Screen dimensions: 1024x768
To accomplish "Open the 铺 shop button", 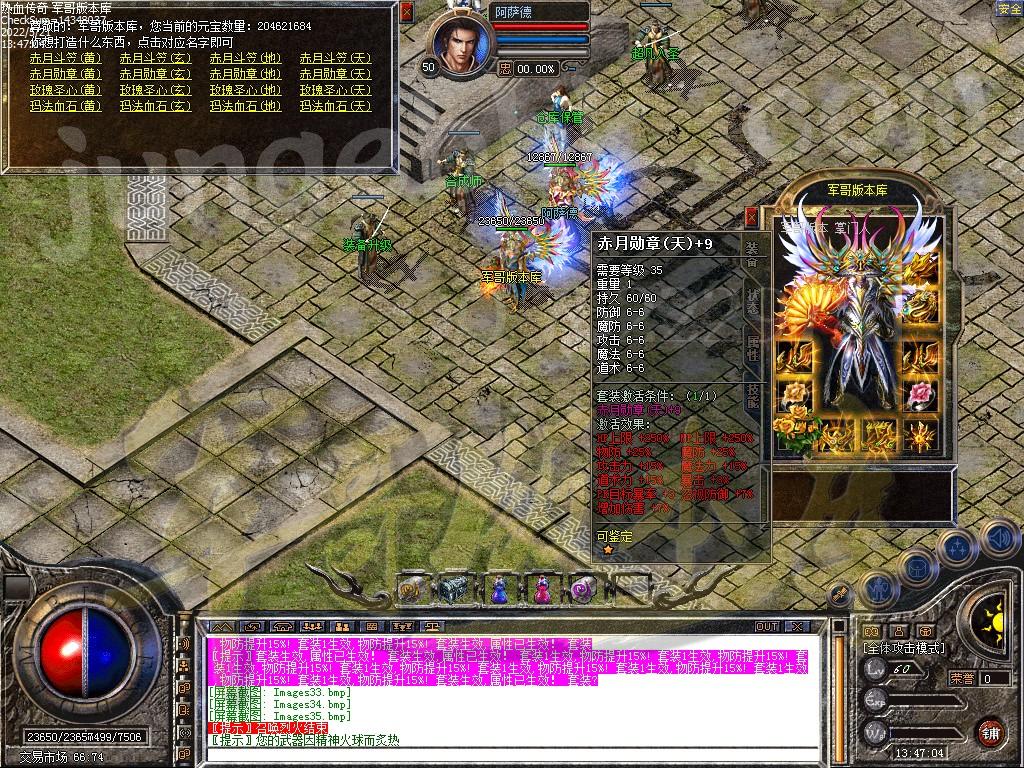I will coord(990,732).
